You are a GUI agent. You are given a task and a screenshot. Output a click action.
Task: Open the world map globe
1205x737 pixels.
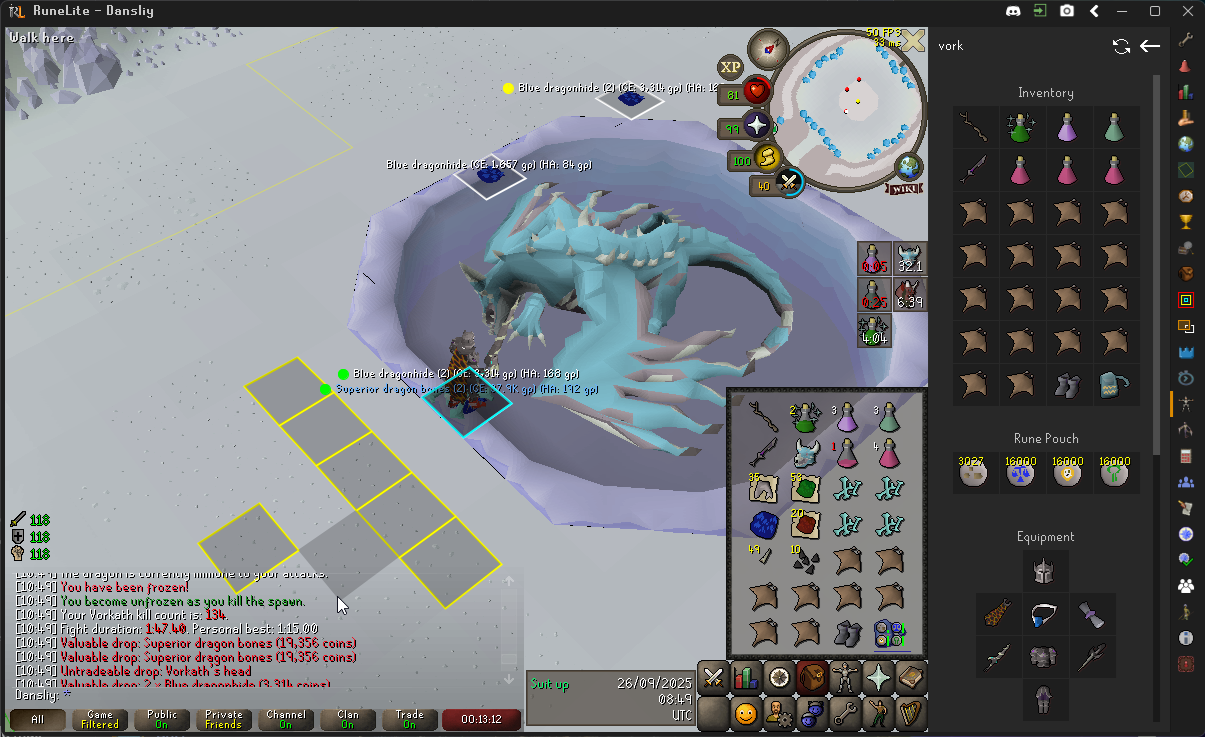tap(909, 167)
